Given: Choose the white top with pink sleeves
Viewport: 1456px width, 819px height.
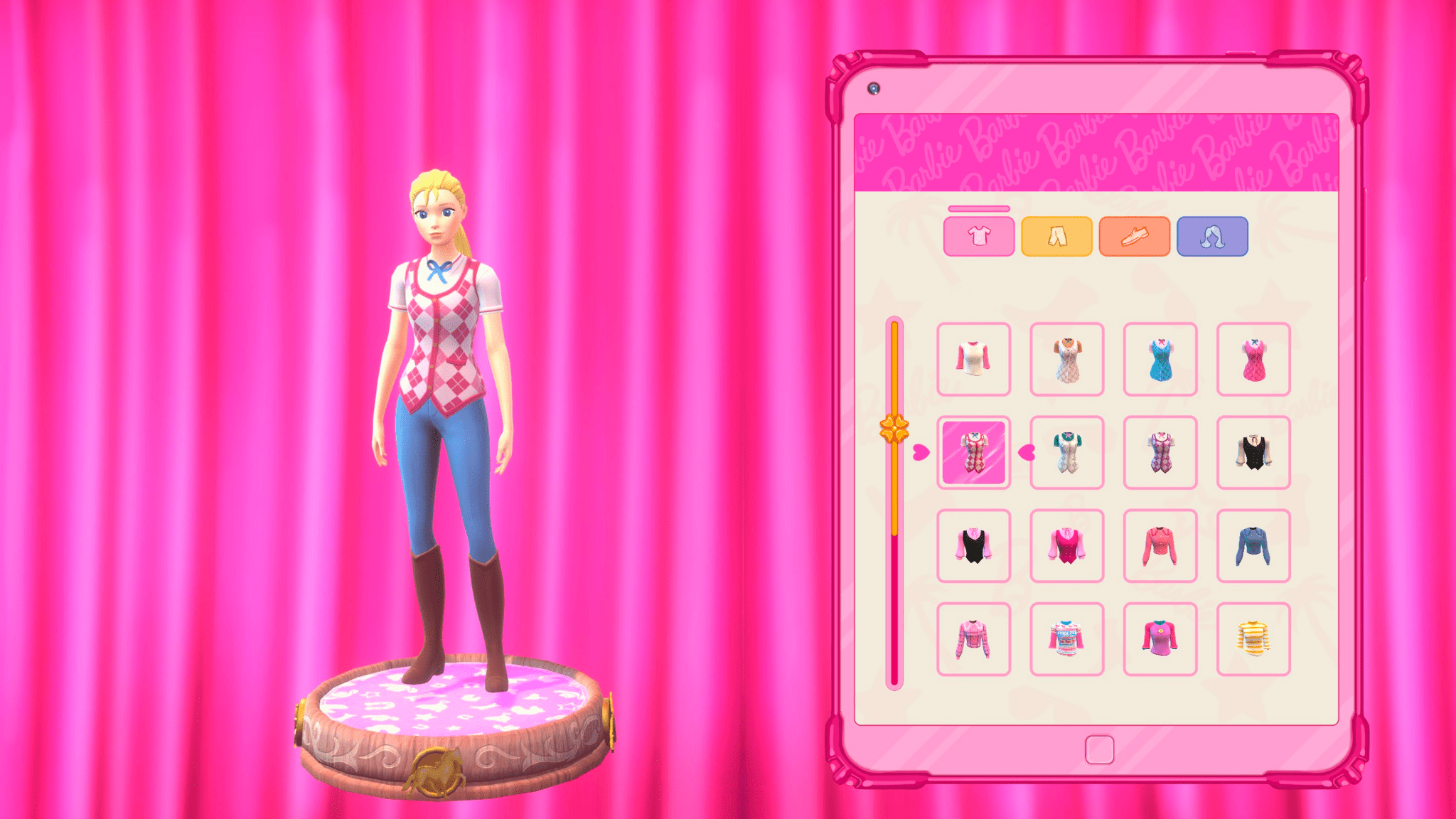Looking at the screenshot, I should point(973,359).
